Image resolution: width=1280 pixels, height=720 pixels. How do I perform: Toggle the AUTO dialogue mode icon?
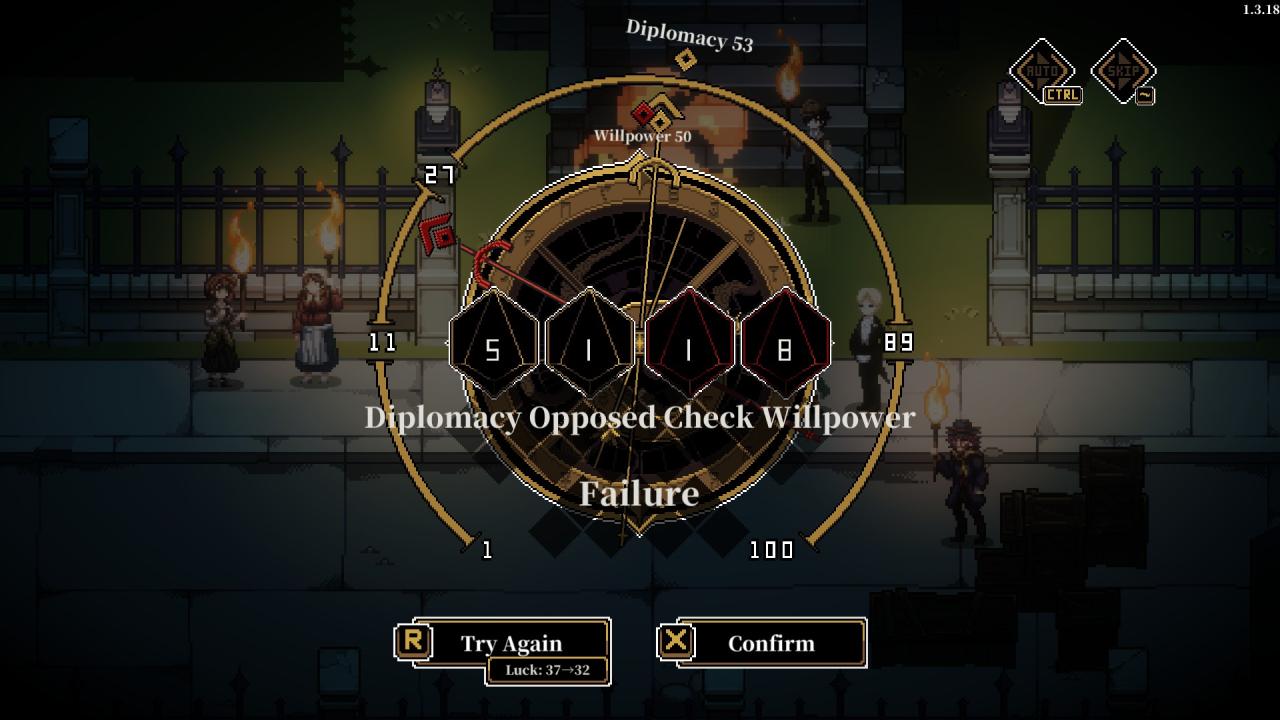point(1041,71)
